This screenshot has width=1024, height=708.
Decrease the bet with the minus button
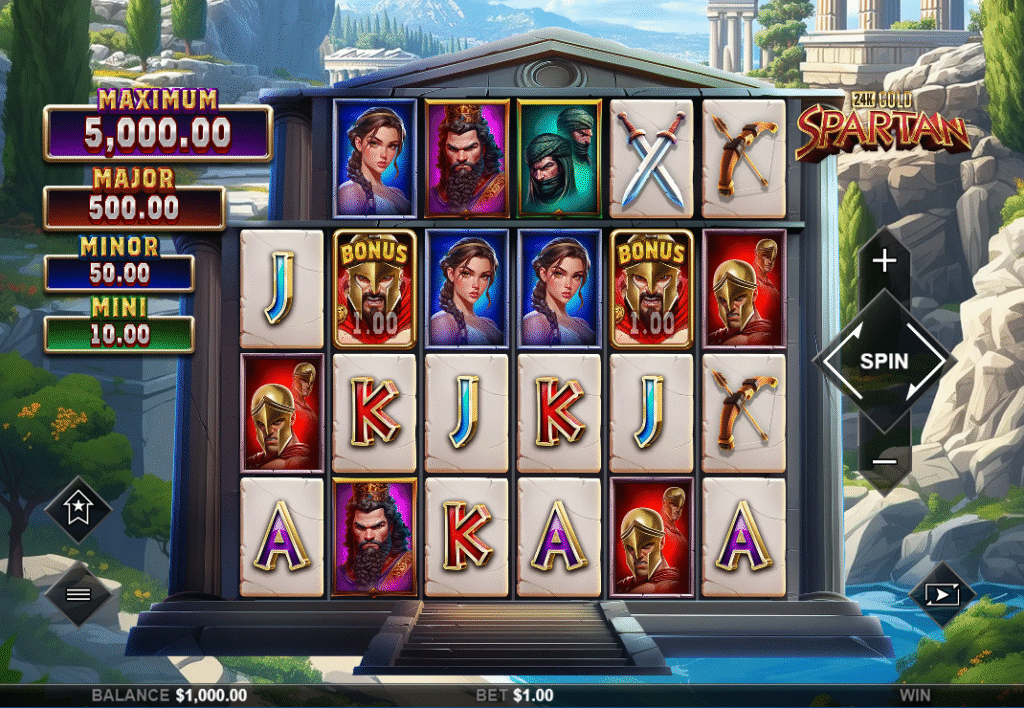(x=885, y=461)
